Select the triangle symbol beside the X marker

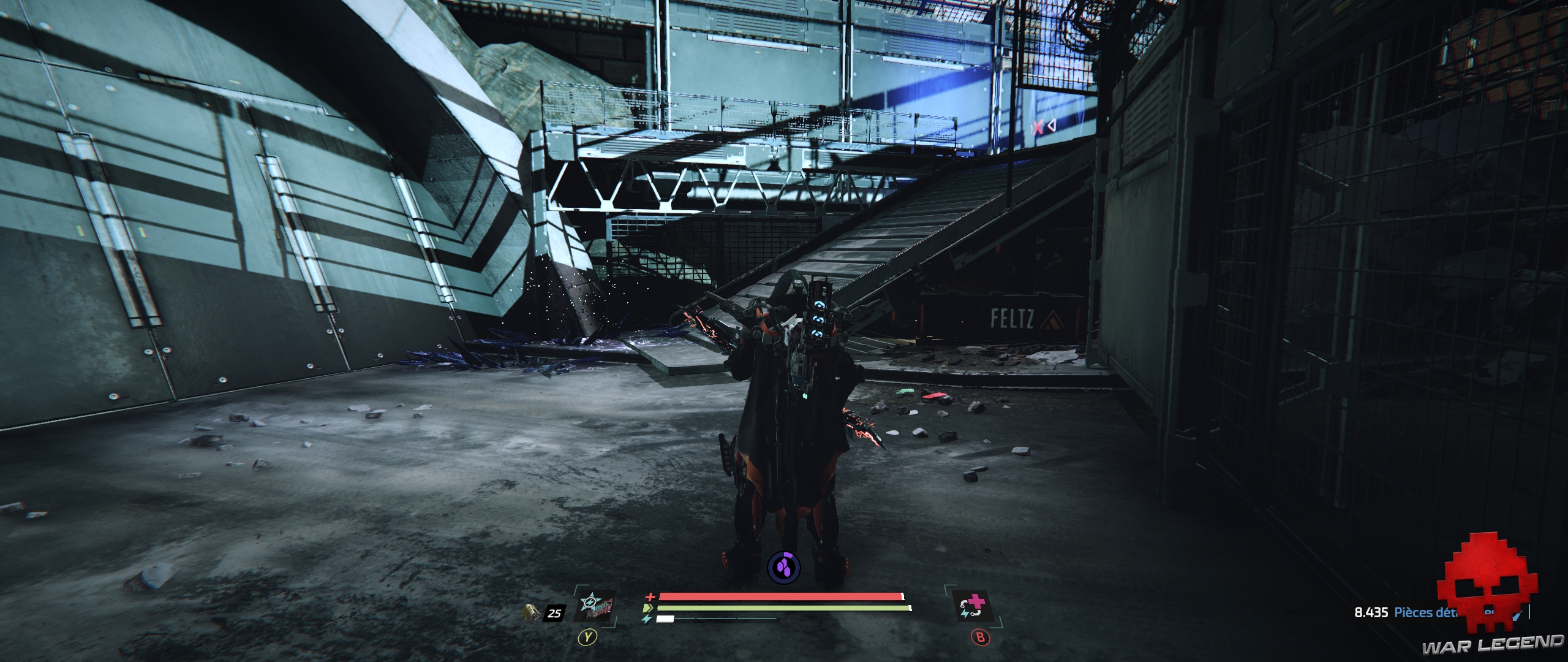pyautogui.click(x=1053, y=125)
